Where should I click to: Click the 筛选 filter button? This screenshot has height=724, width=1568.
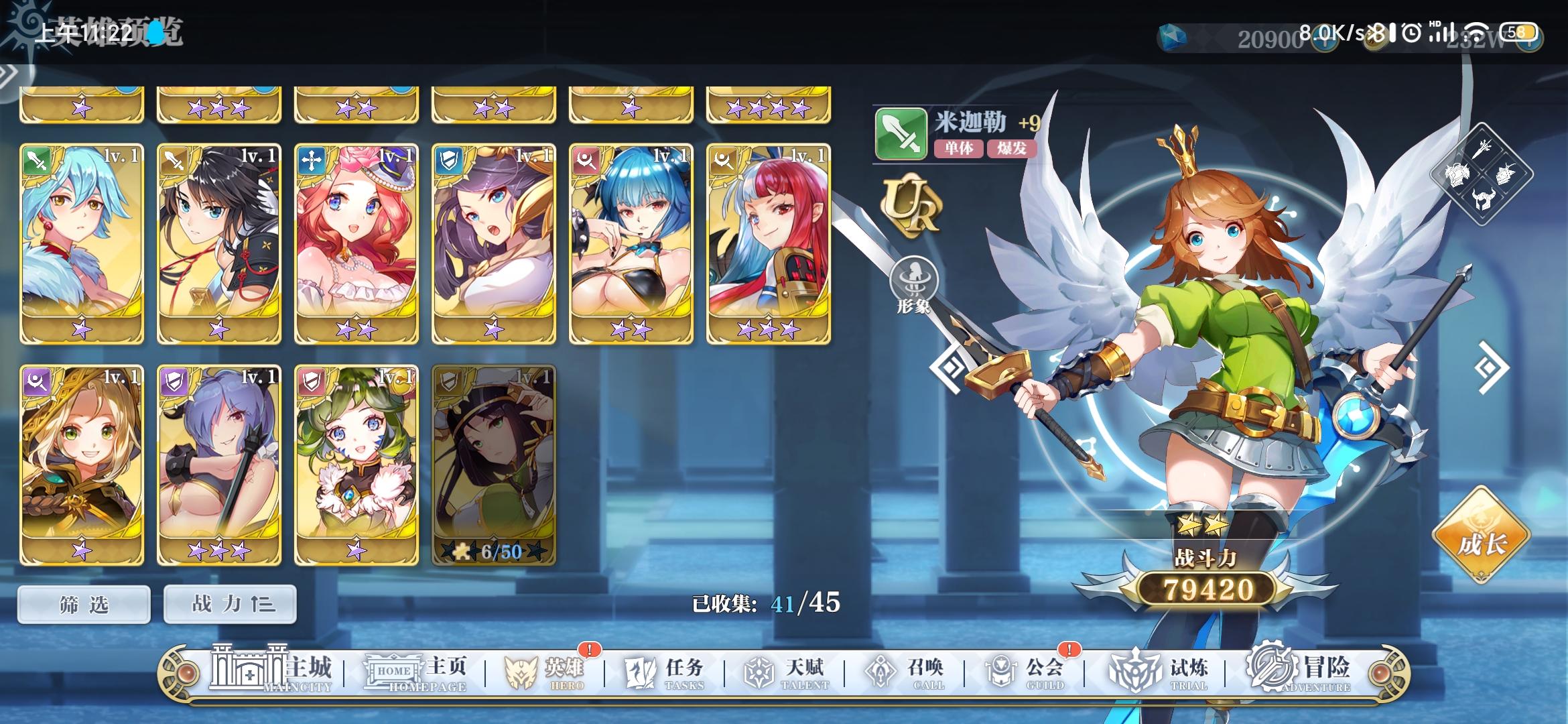point(83,603)
